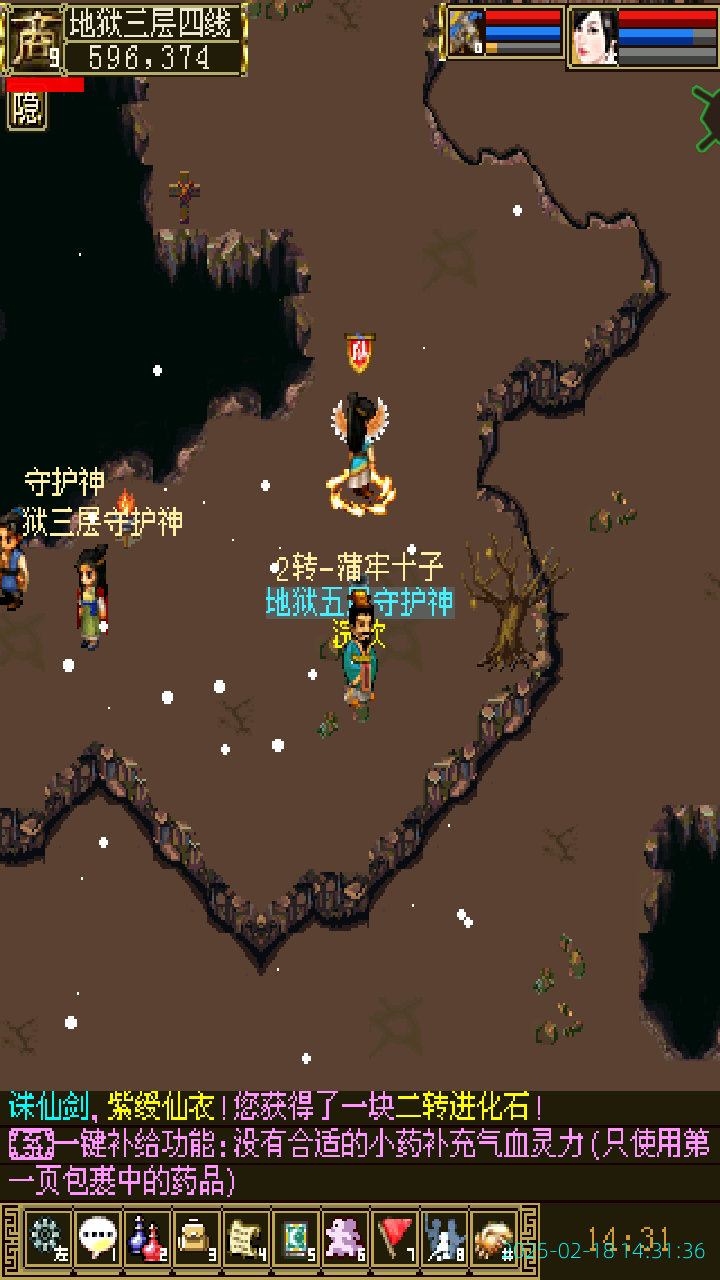The image size is (720, 1280).
Task: Select the green card book icon
Action: pos(296,1238)
